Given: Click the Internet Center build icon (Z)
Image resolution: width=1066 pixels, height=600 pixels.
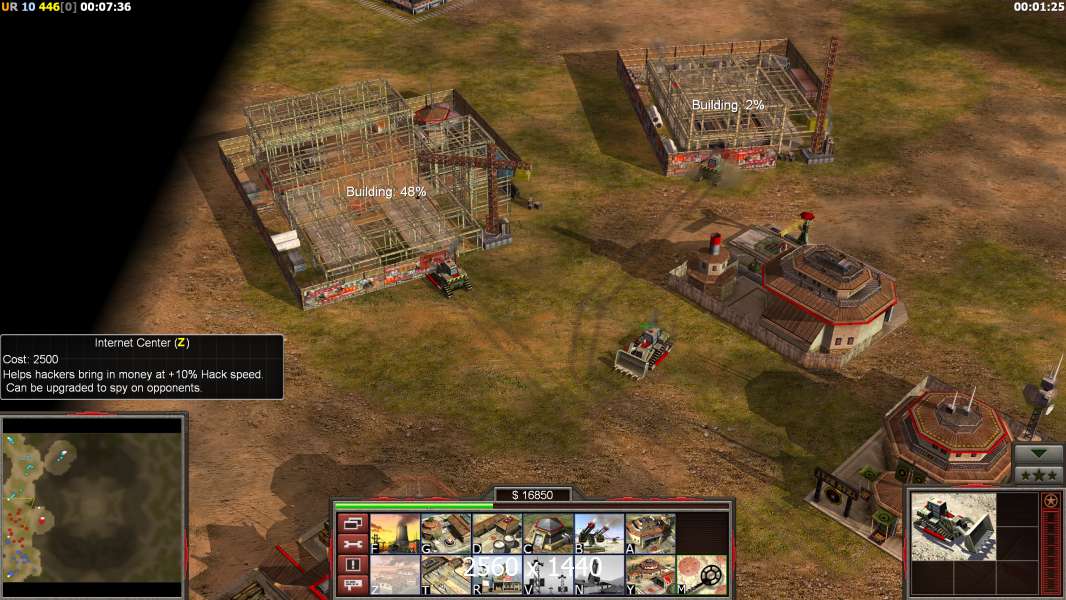Looking at the screenshot, I should [x=396, y=575].
